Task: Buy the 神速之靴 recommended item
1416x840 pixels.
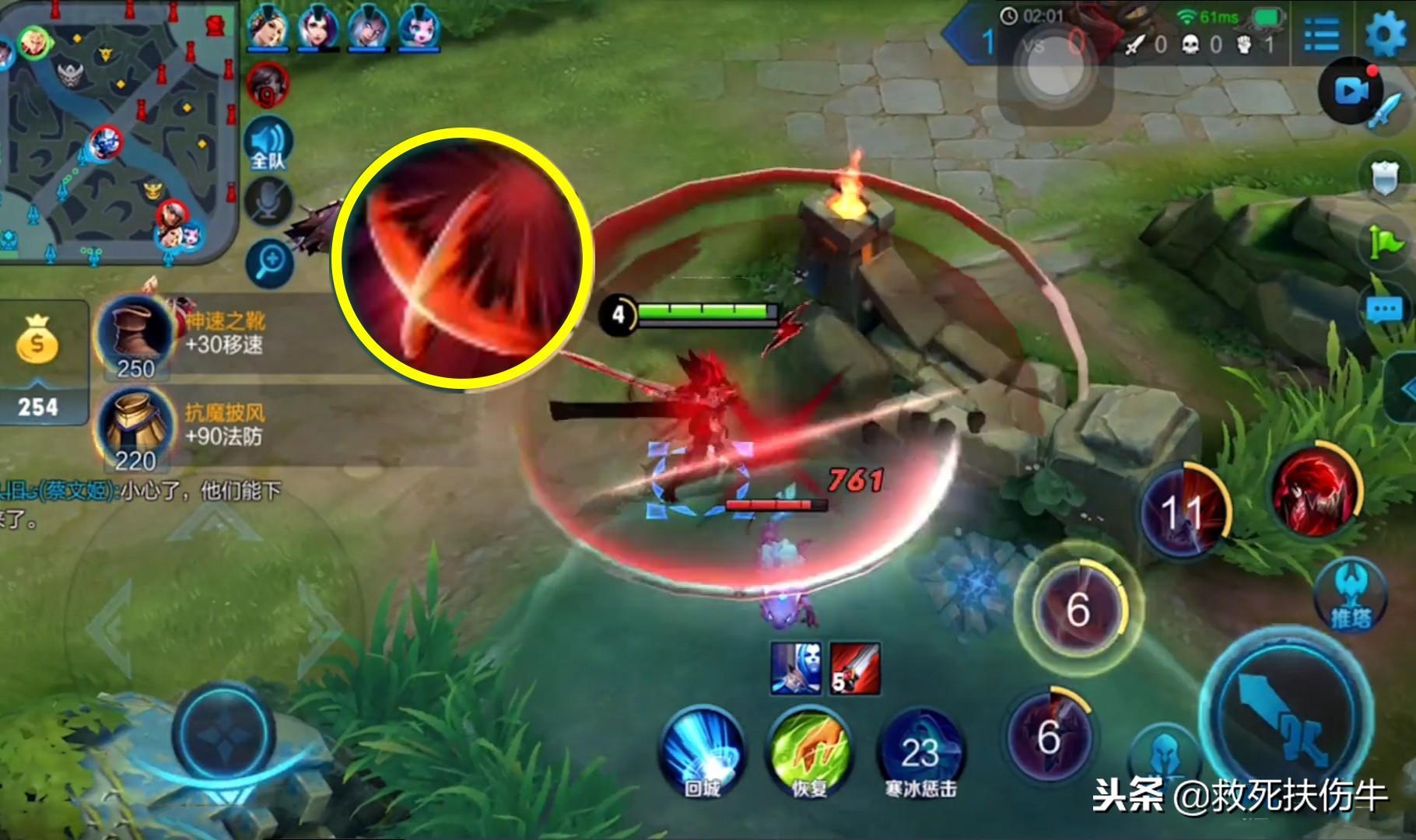Action: coord(136,336)
